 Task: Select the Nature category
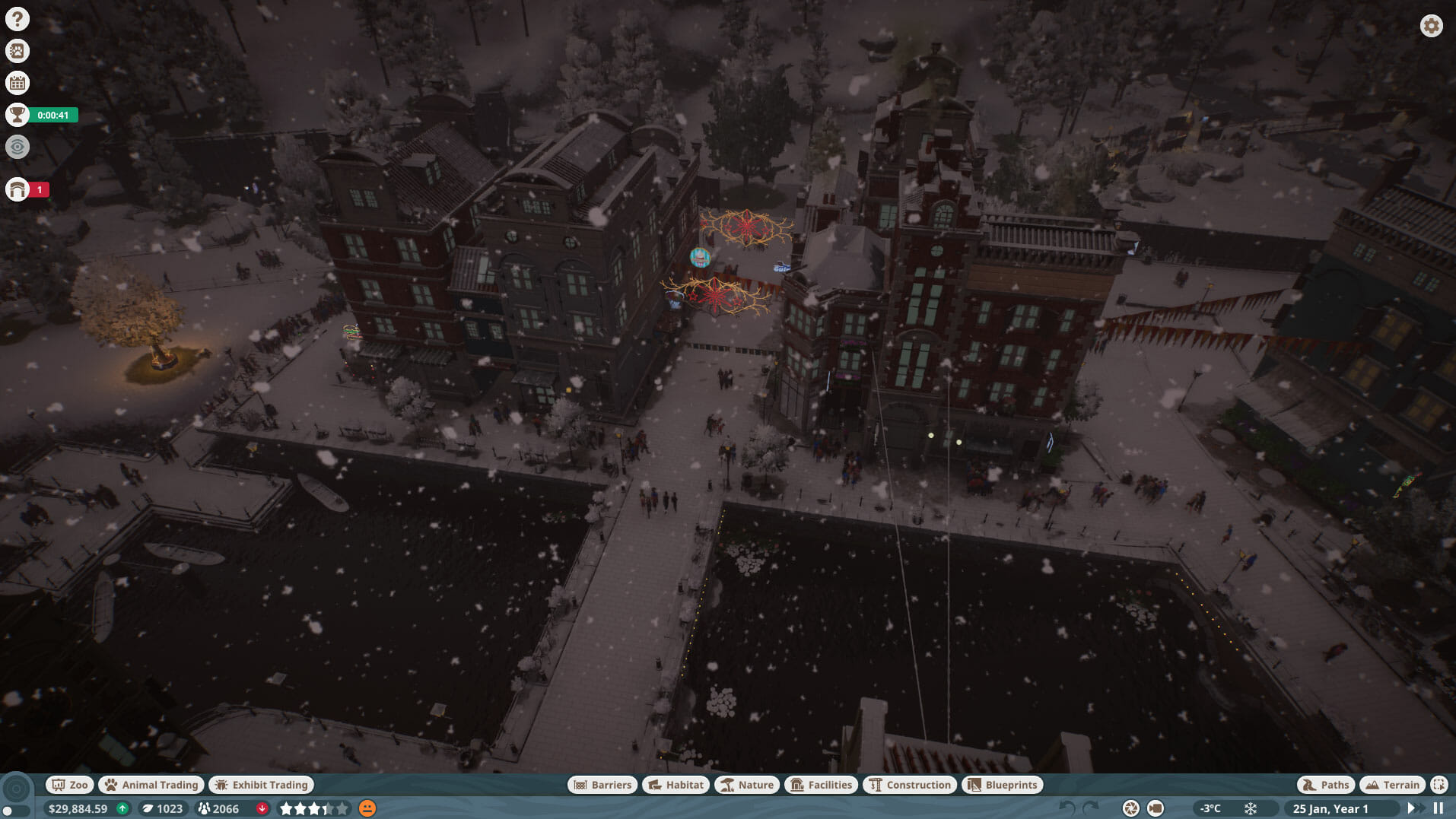(747, 785)
